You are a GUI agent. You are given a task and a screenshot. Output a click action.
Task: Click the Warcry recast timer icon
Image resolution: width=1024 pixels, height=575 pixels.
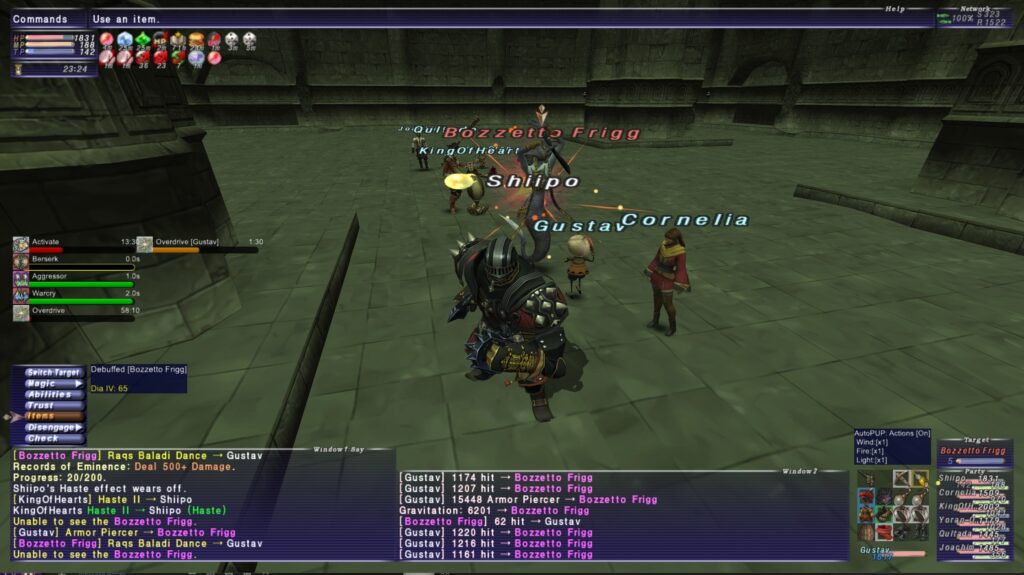[20, 295]
